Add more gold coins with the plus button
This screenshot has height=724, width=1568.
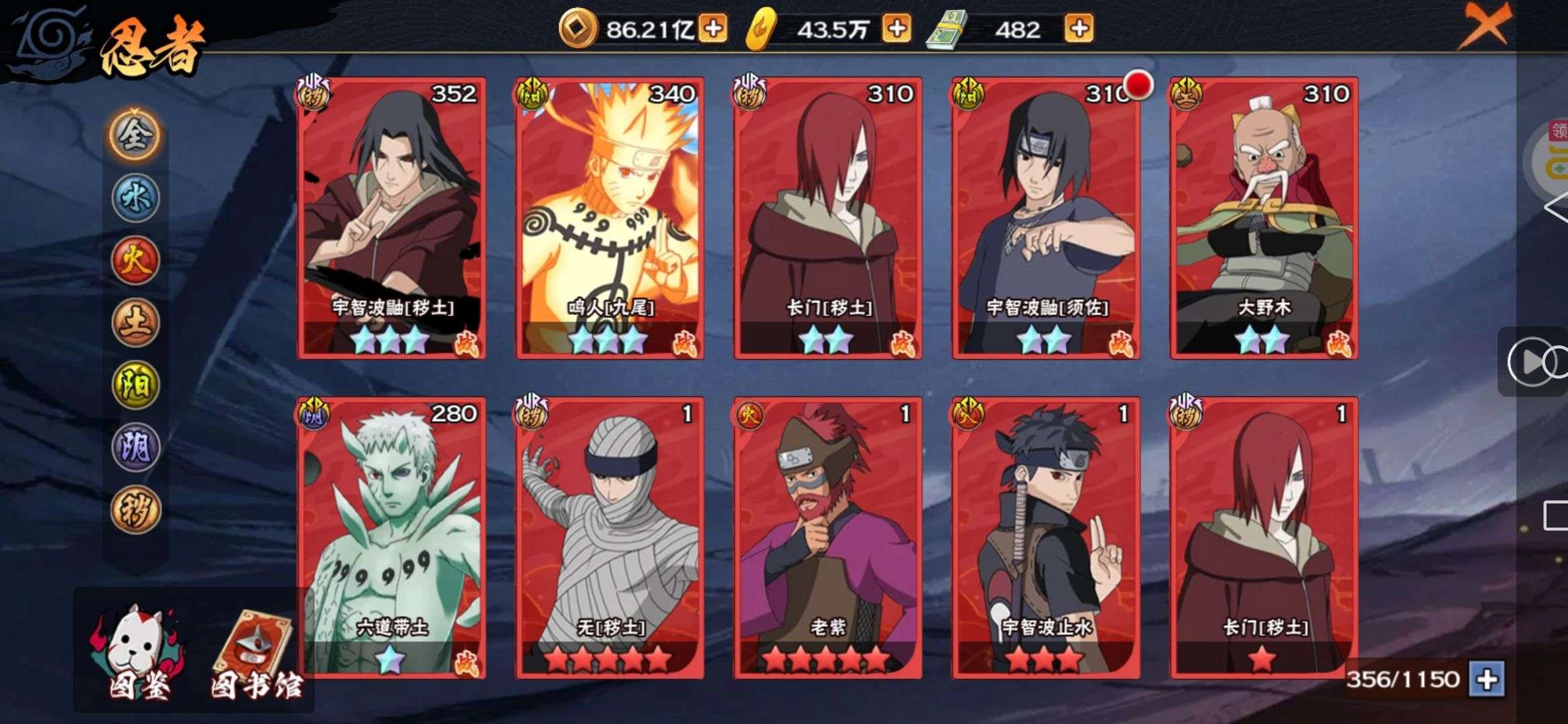[x=713, y=29]
